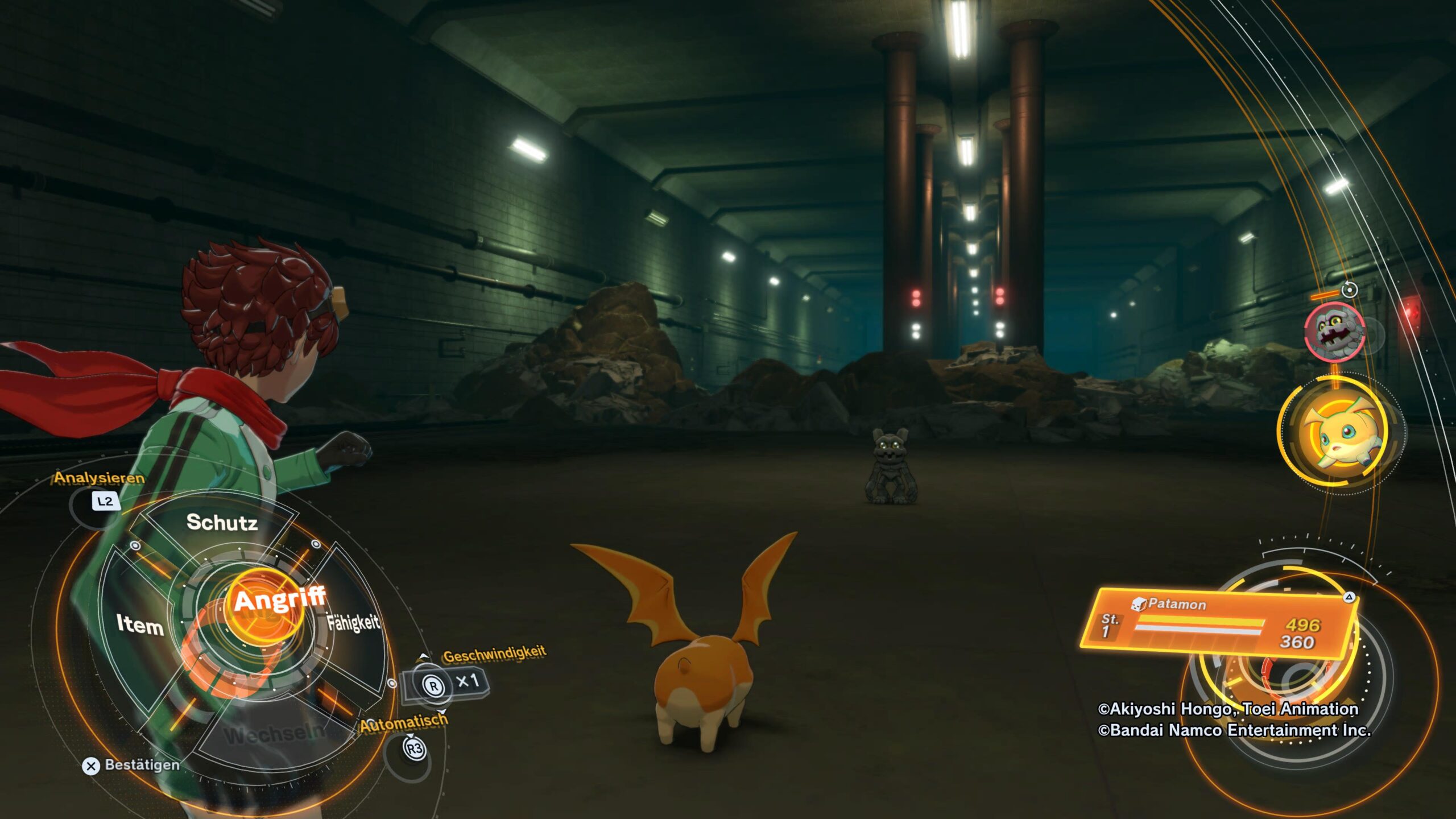Open the Item menu
Image resolution: width=1456 pixels, height=819 pixels.
(x=140, y=624)
